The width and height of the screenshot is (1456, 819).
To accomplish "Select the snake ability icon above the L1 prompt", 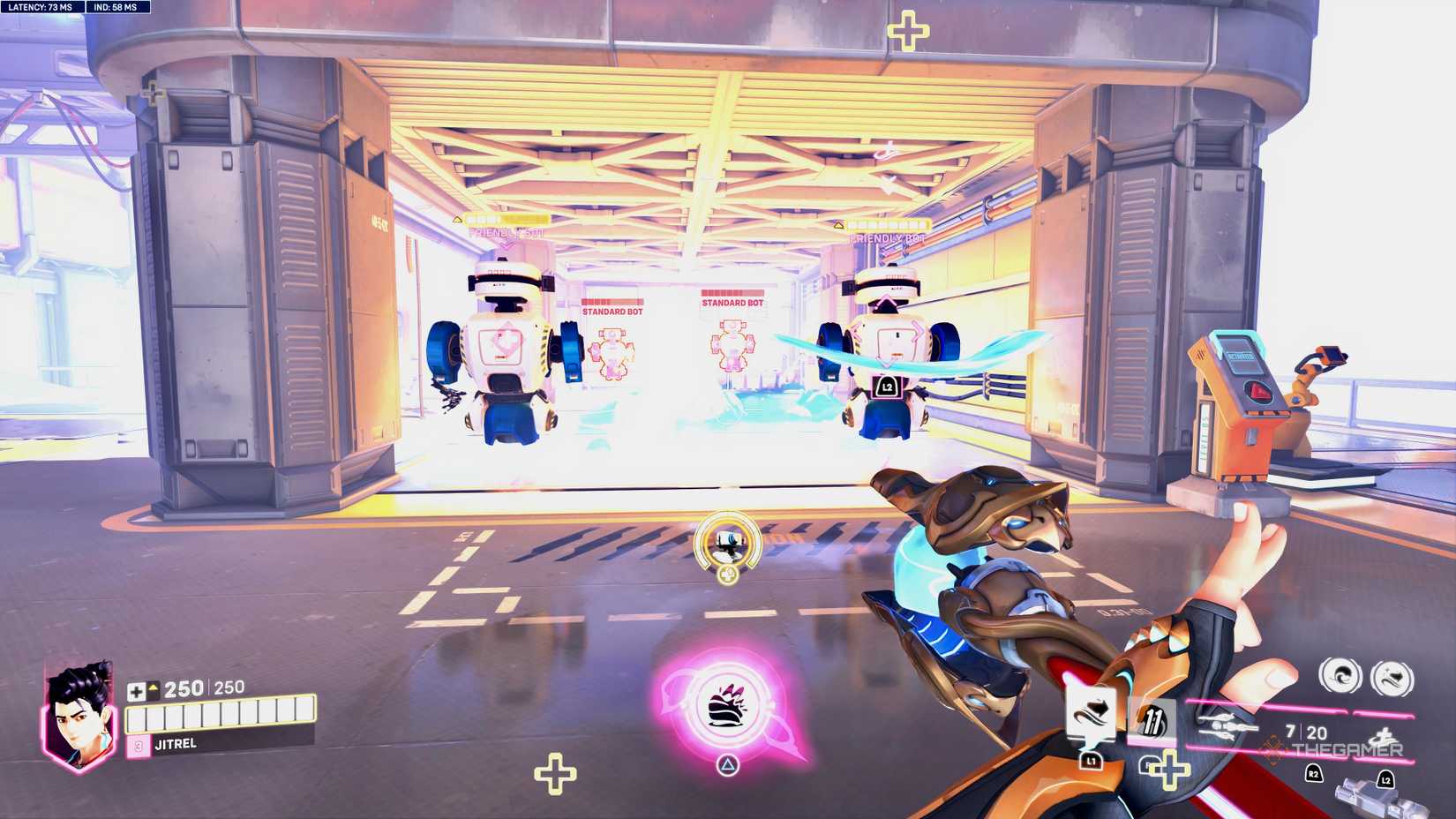I will click(1092, 714).
